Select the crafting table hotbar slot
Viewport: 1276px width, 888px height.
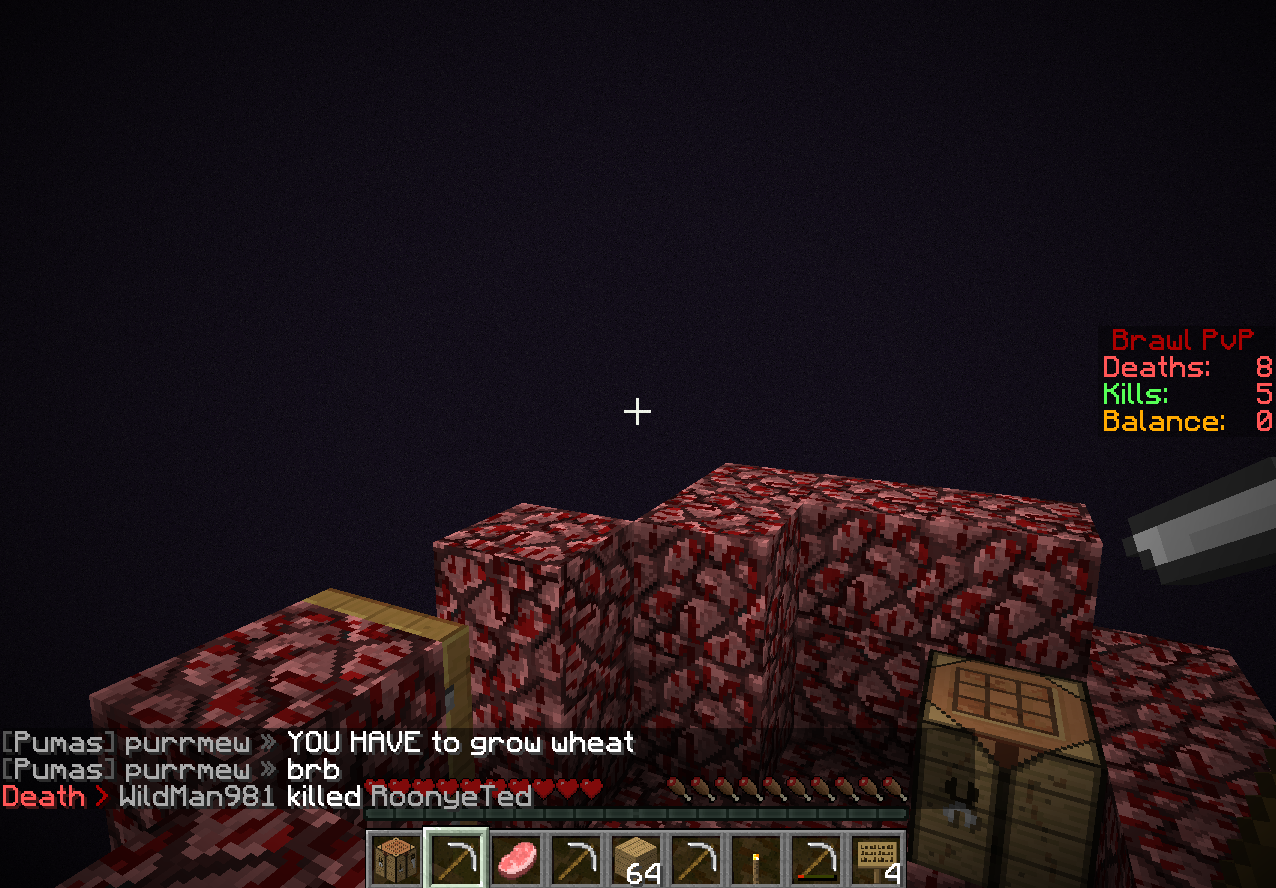(394, 860)
